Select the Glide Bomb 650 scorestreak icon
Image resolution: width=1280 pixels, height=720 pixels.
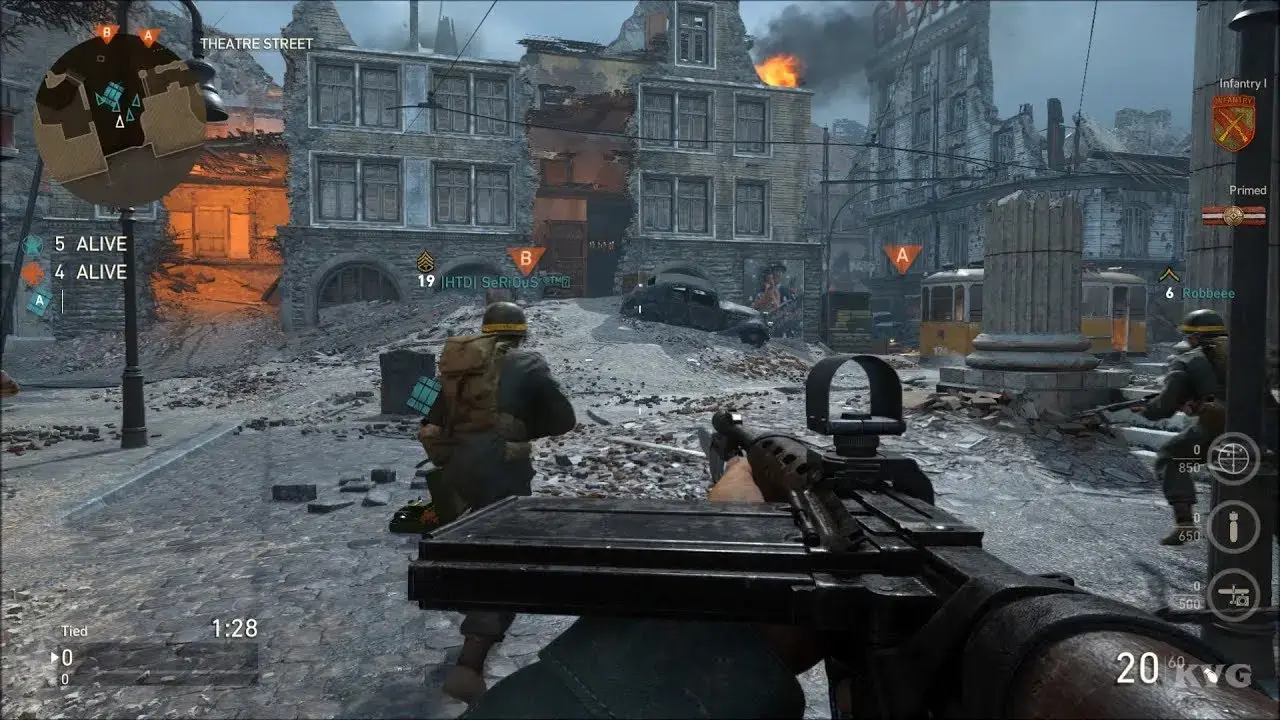pos(1232,527)
